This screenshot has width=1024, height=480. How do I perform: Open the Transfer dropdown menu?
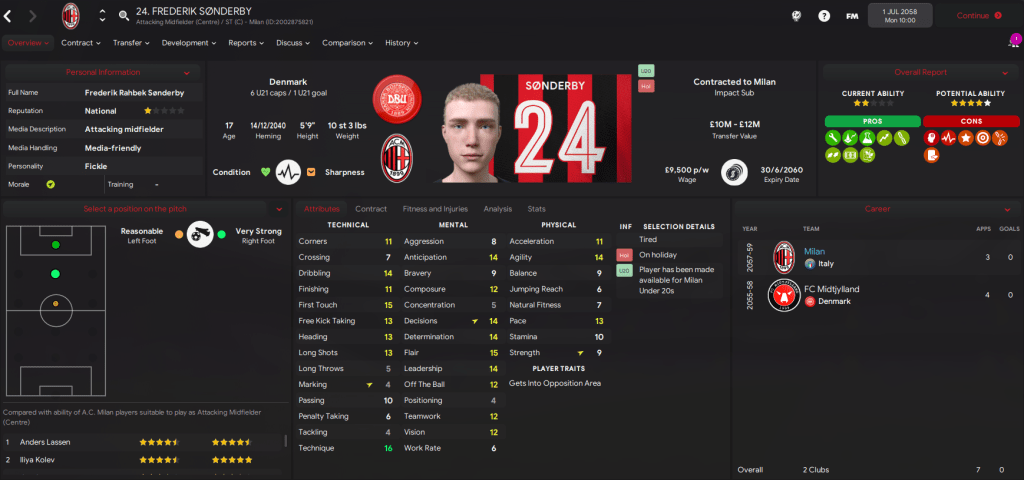131,43
